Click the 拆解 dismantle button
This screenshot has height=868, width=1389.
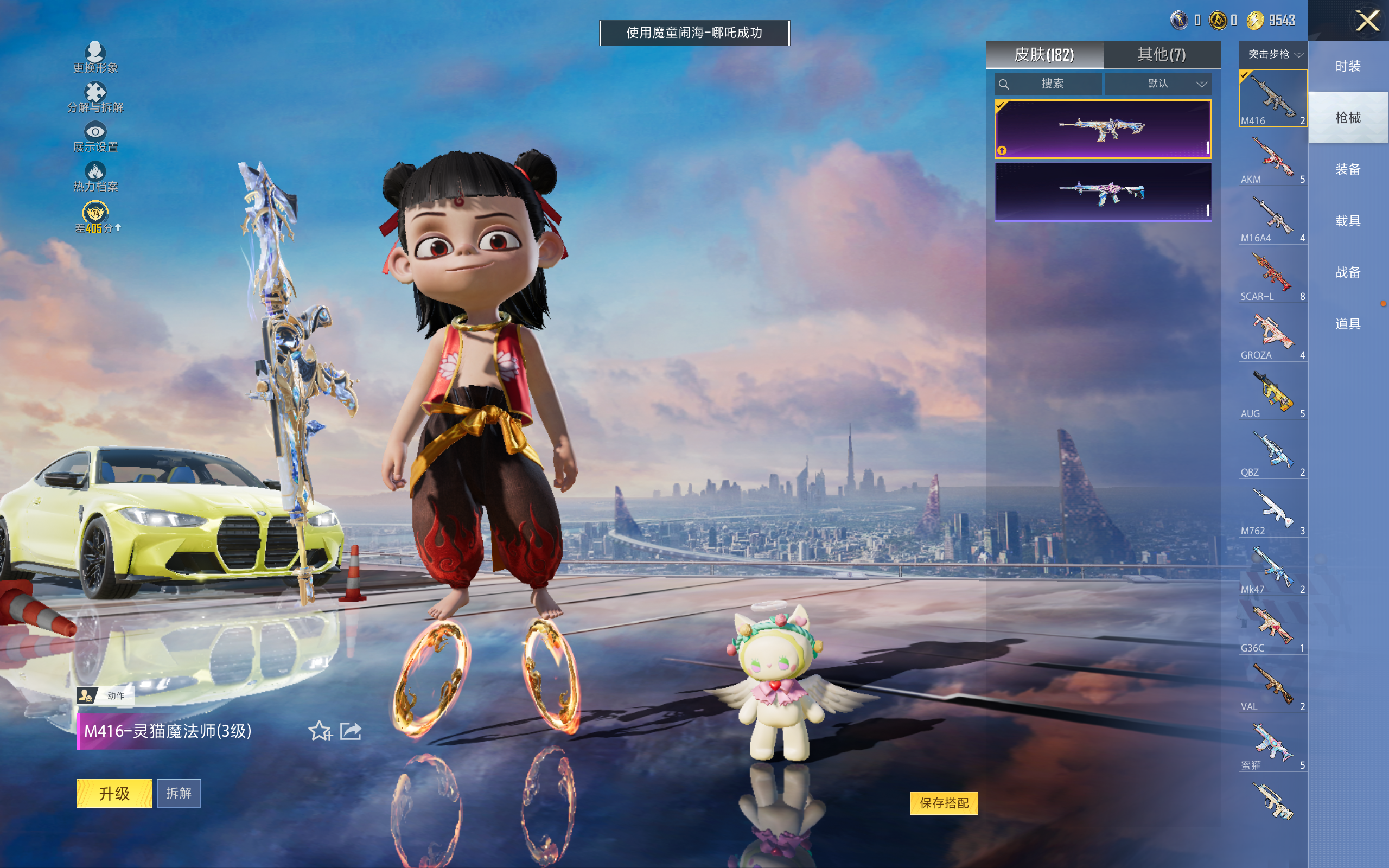[x=179, y=793]
